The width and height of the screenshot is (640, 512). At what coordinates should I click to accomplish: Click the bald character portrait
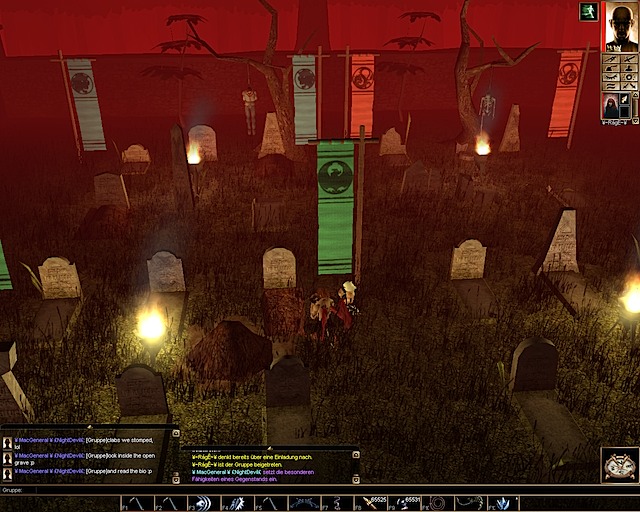[620, 26]
